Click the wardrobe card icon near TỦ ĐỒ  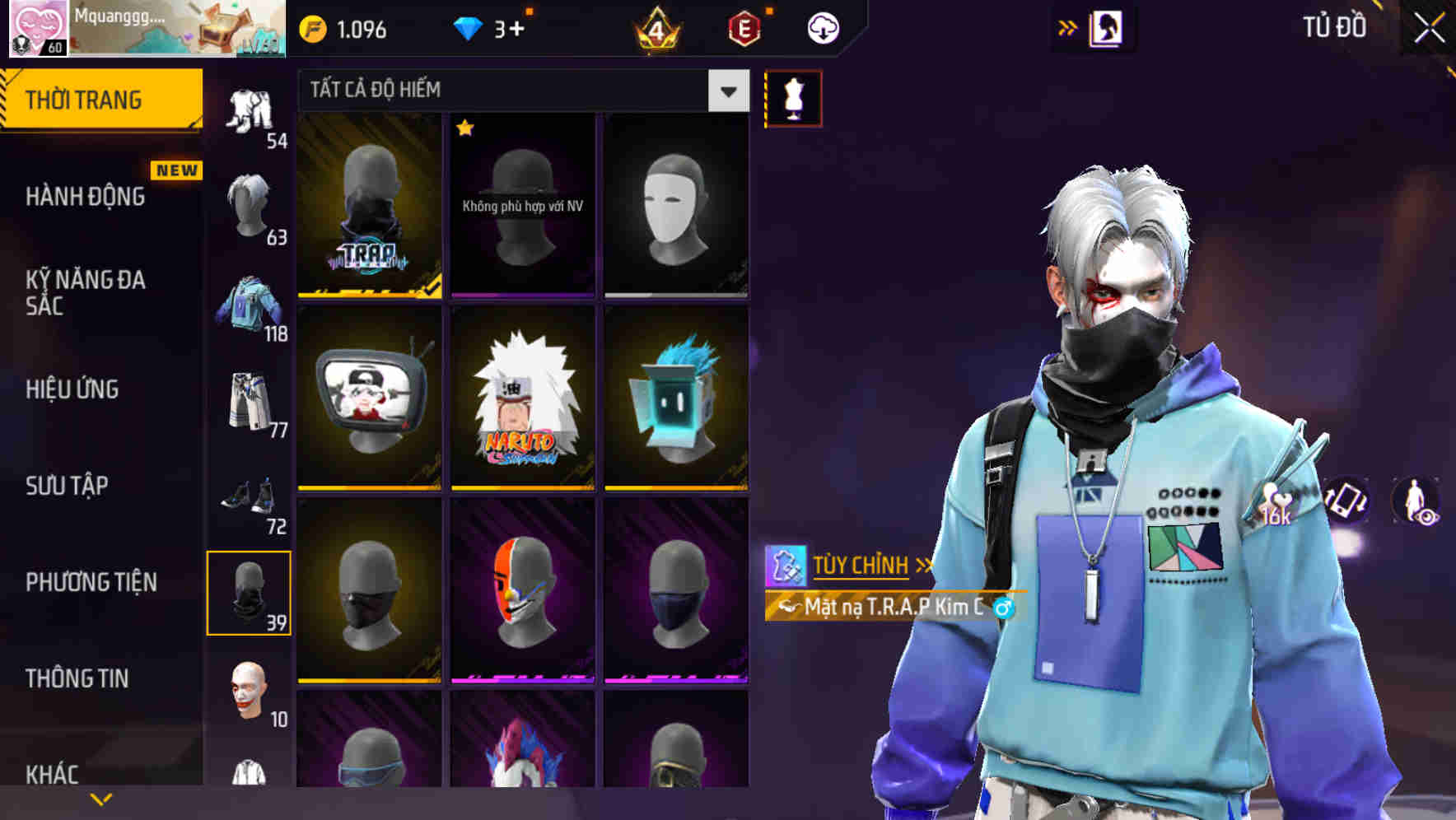pos(1108,27)
